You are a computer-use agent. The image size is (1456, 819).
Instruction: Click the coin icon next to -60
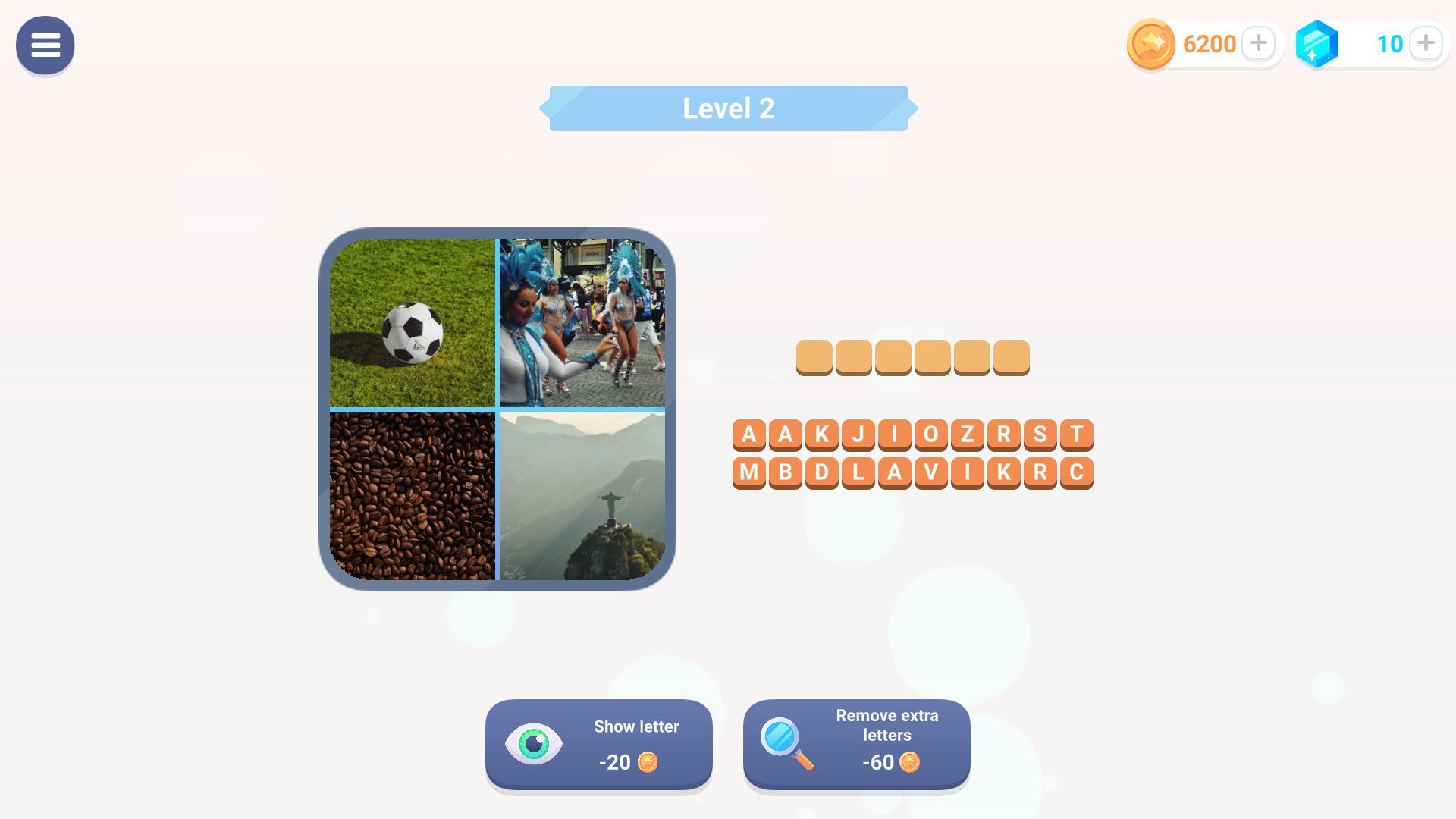pyautogui.click(x=909, y=763)
